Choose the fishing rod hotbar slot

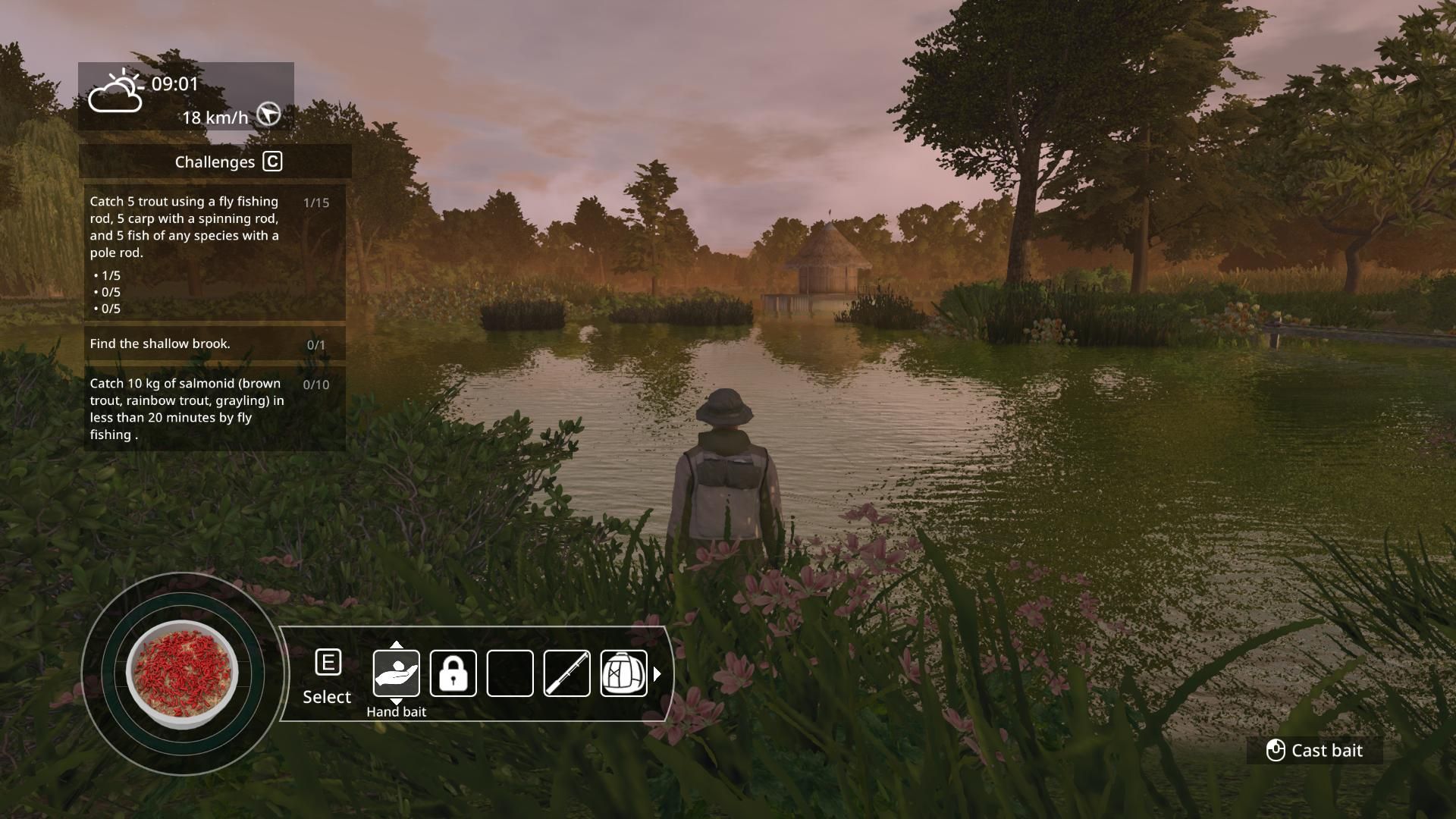(566, 673)
